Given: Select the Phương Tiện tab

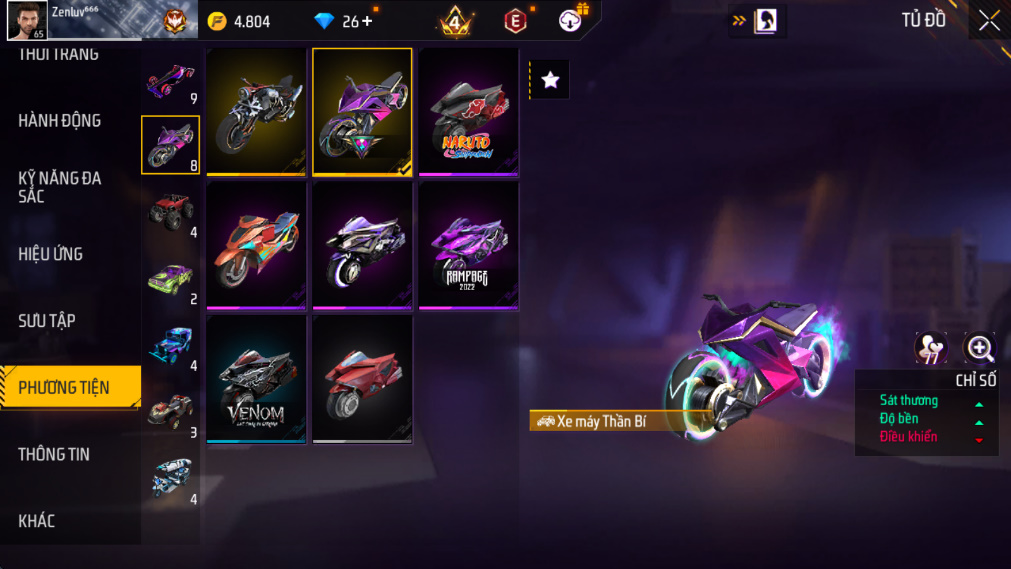Looking at the screenshot, I should [x=65, y=387].
